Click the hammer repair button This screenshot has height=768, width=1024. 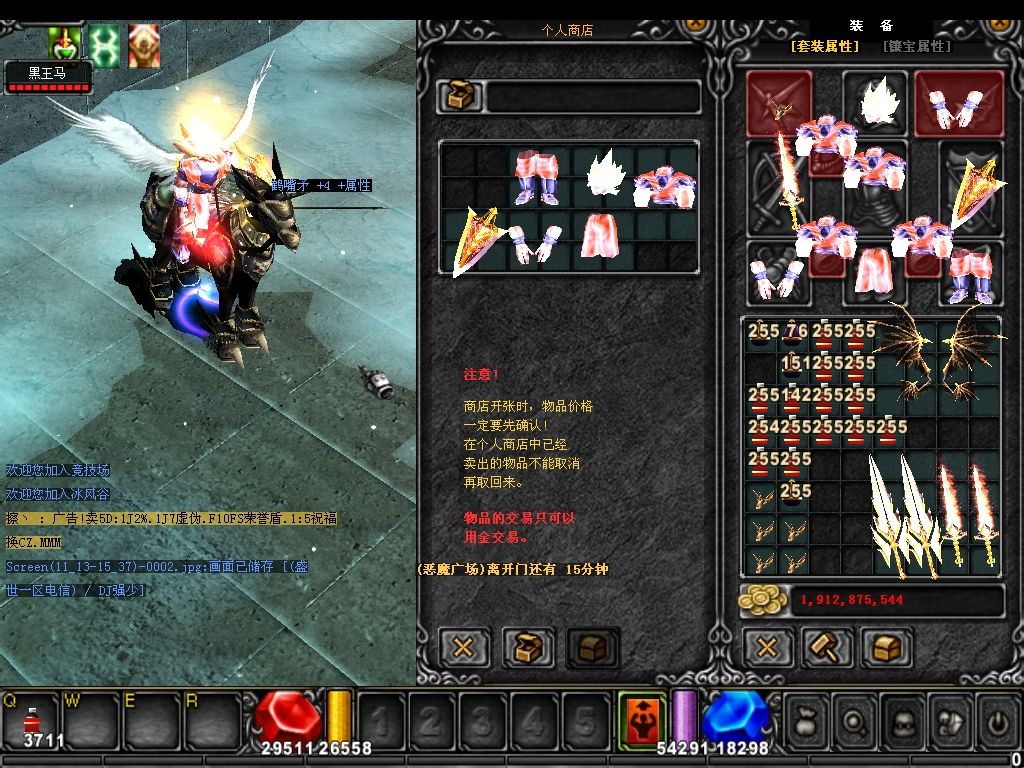tap(827, 648)
